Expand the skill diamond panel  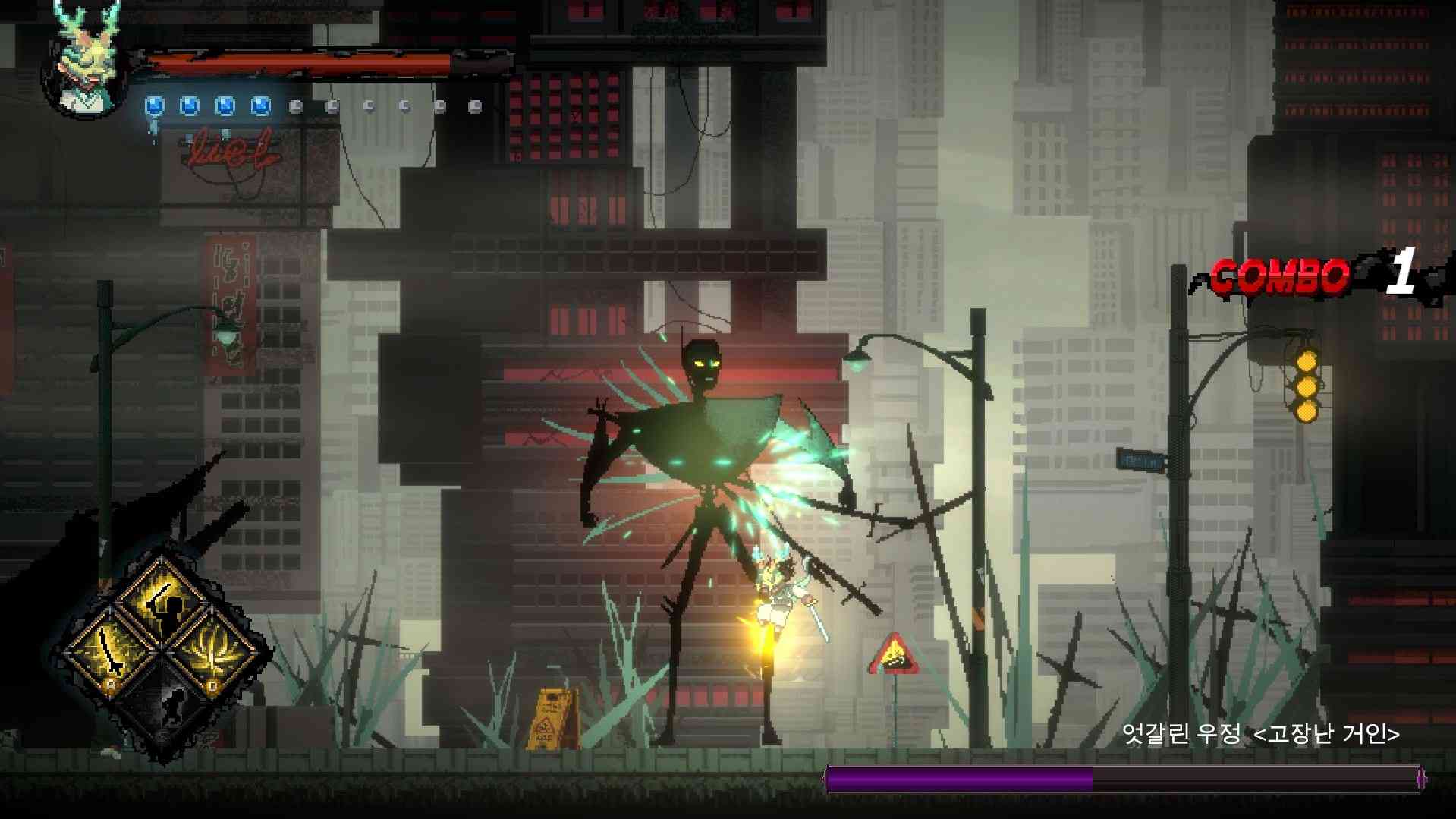click(x=162, y=651)
